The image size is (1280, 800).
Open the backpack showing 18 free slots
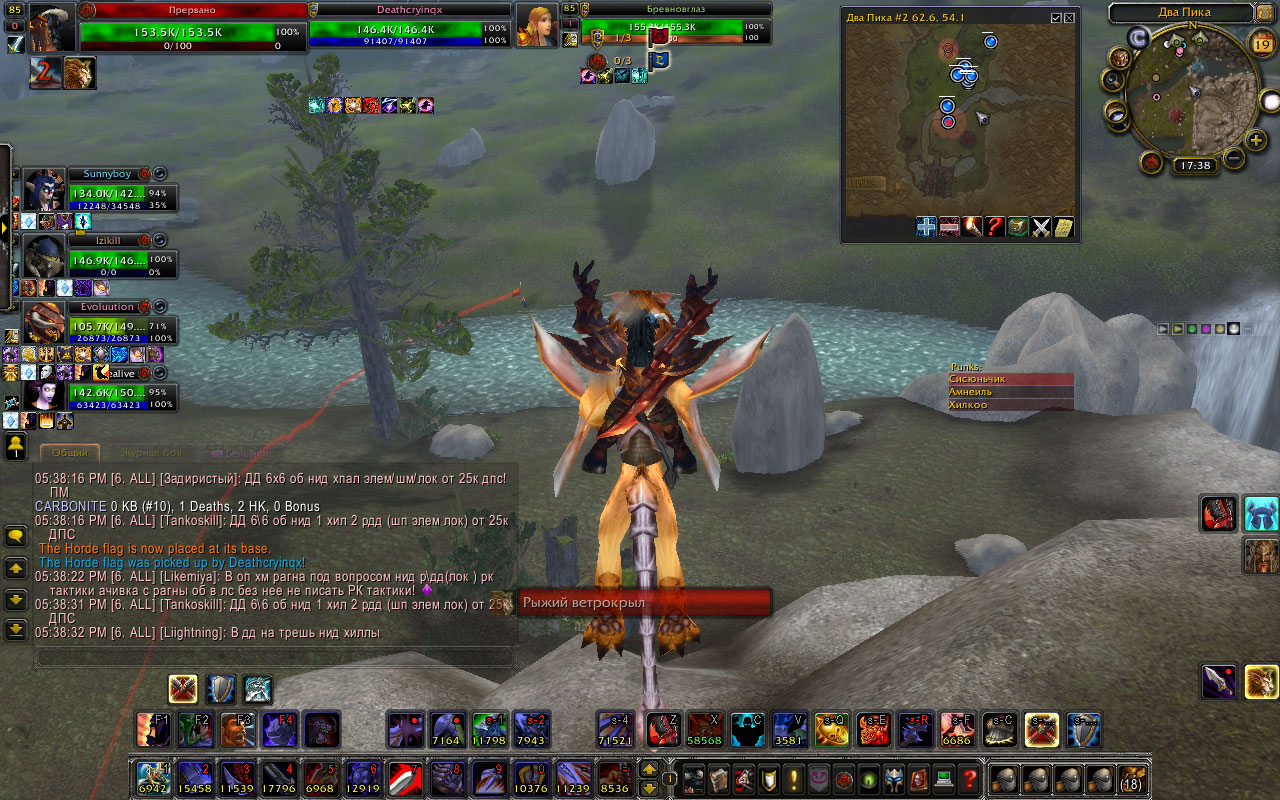(1132, 778)
